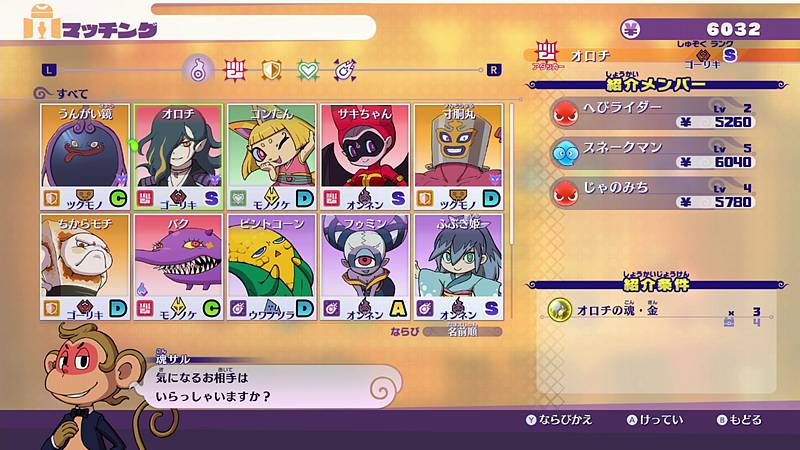This screenshot has width=800, height=450.
Task: Switch to the red fist attacker tab
Action: click(235, 69)
